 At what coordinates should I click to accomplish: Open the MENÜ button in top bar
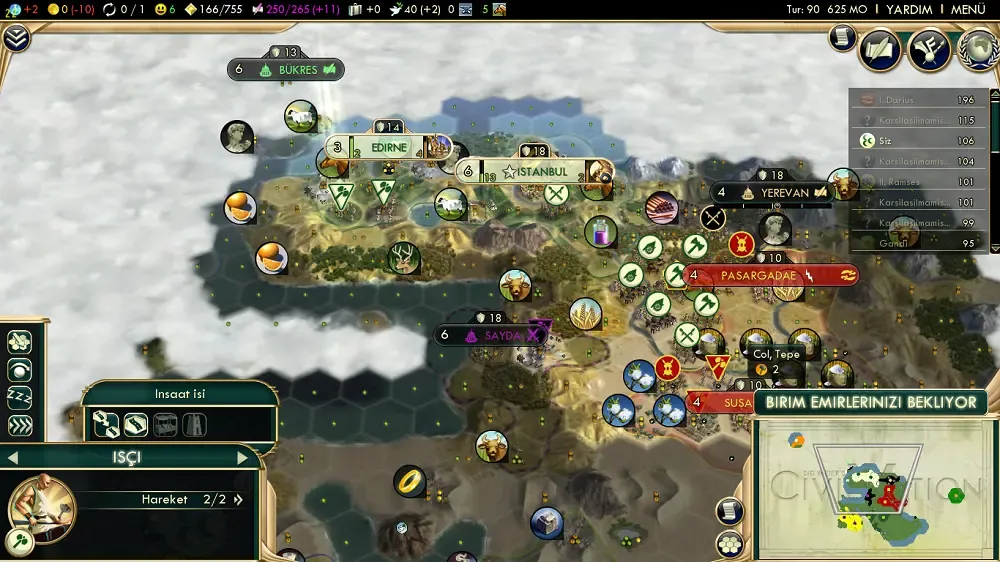(968, 9)
